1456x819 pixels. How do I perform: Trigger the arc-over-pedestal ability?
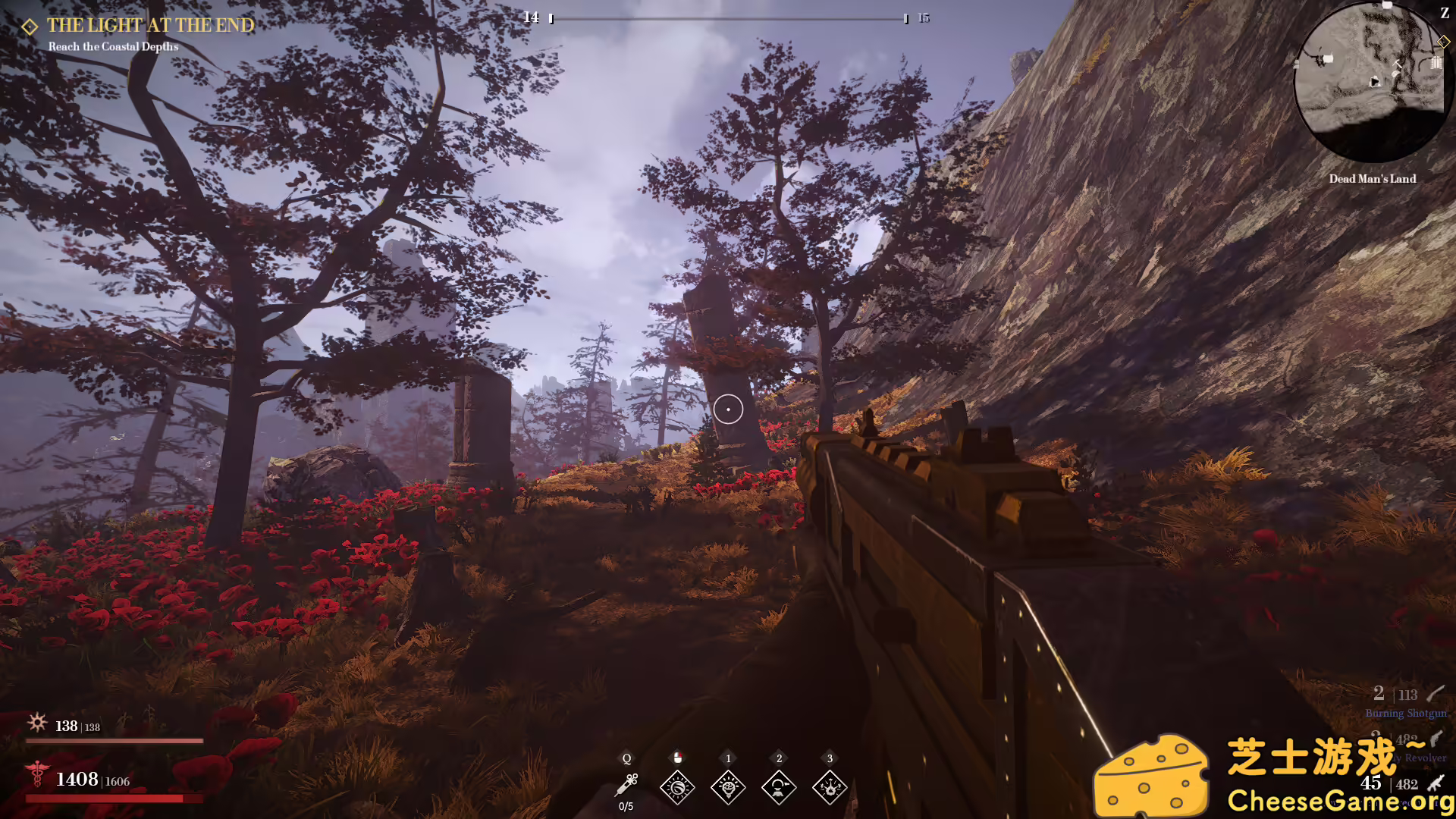(779, 787)
